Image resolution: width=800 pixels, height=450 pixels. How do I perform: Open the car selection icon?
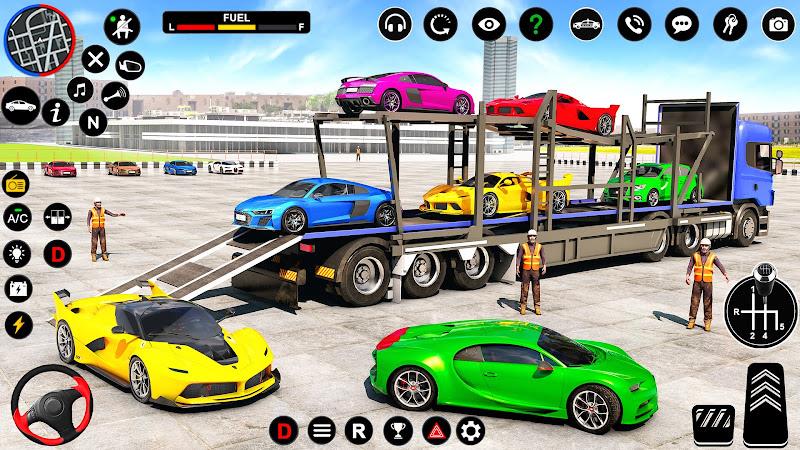21,104
